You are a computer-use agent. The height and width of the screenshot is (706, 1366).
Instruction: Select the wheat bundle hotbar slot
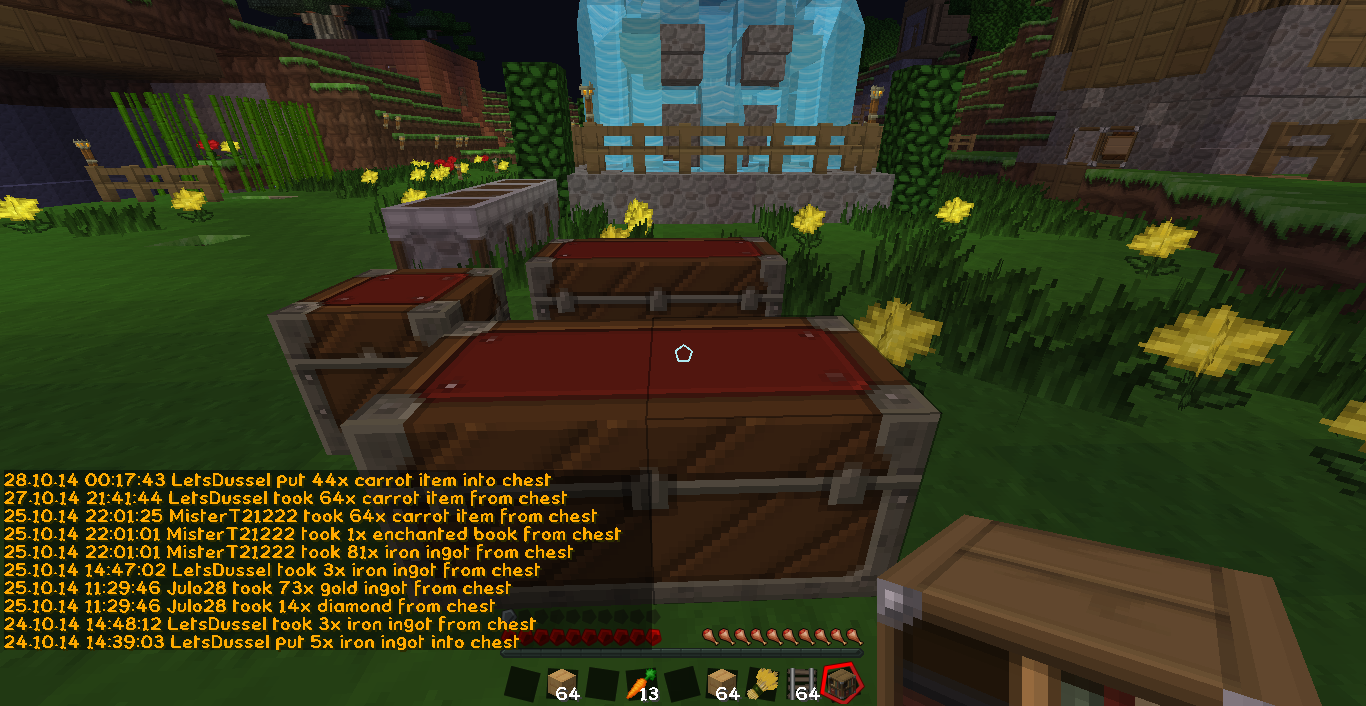pos(761,684)
